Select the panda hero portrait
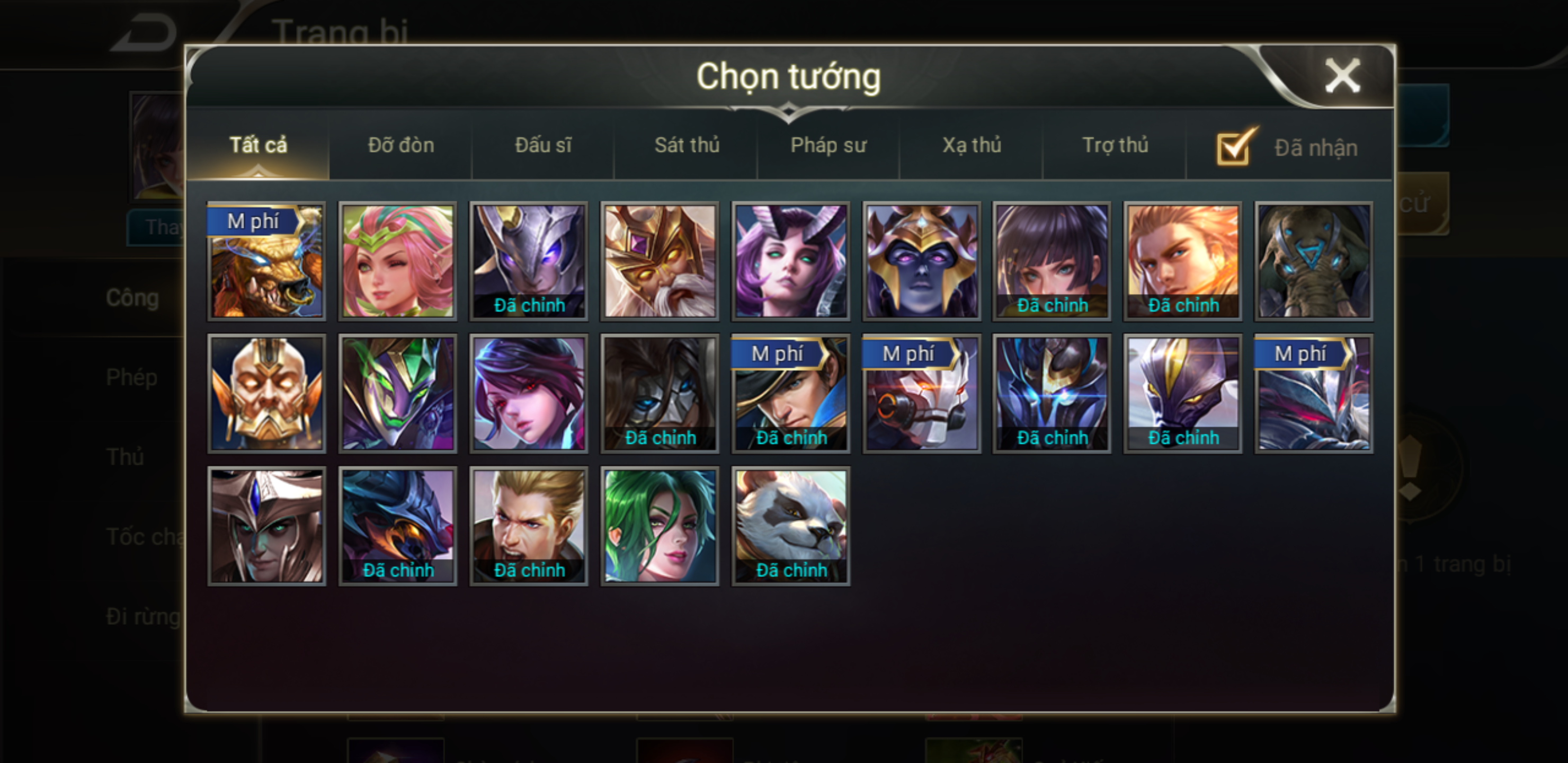 pos(791,526)
